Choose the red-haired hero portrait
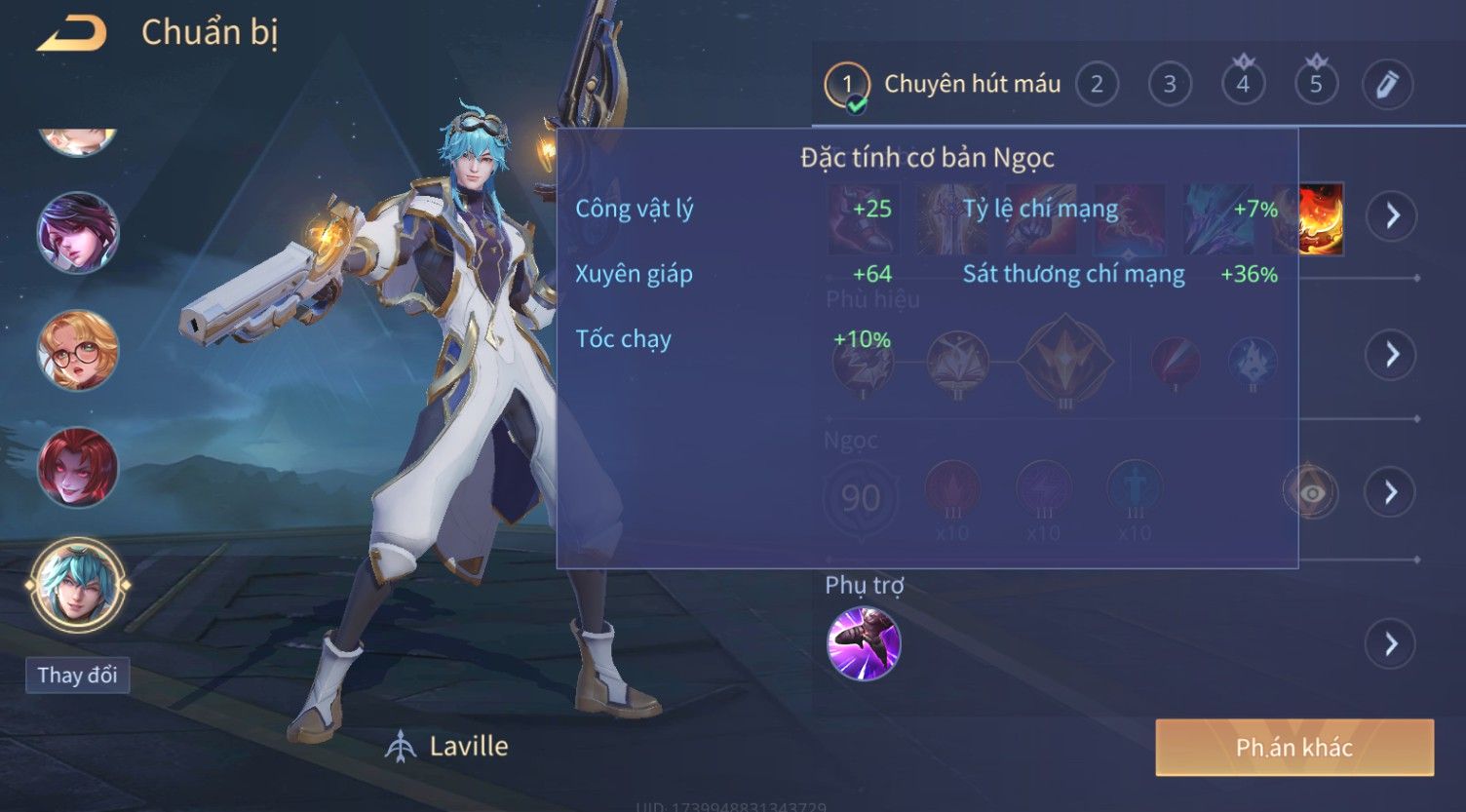Viewport: 1466px width, 812px height. click(77, 467)
